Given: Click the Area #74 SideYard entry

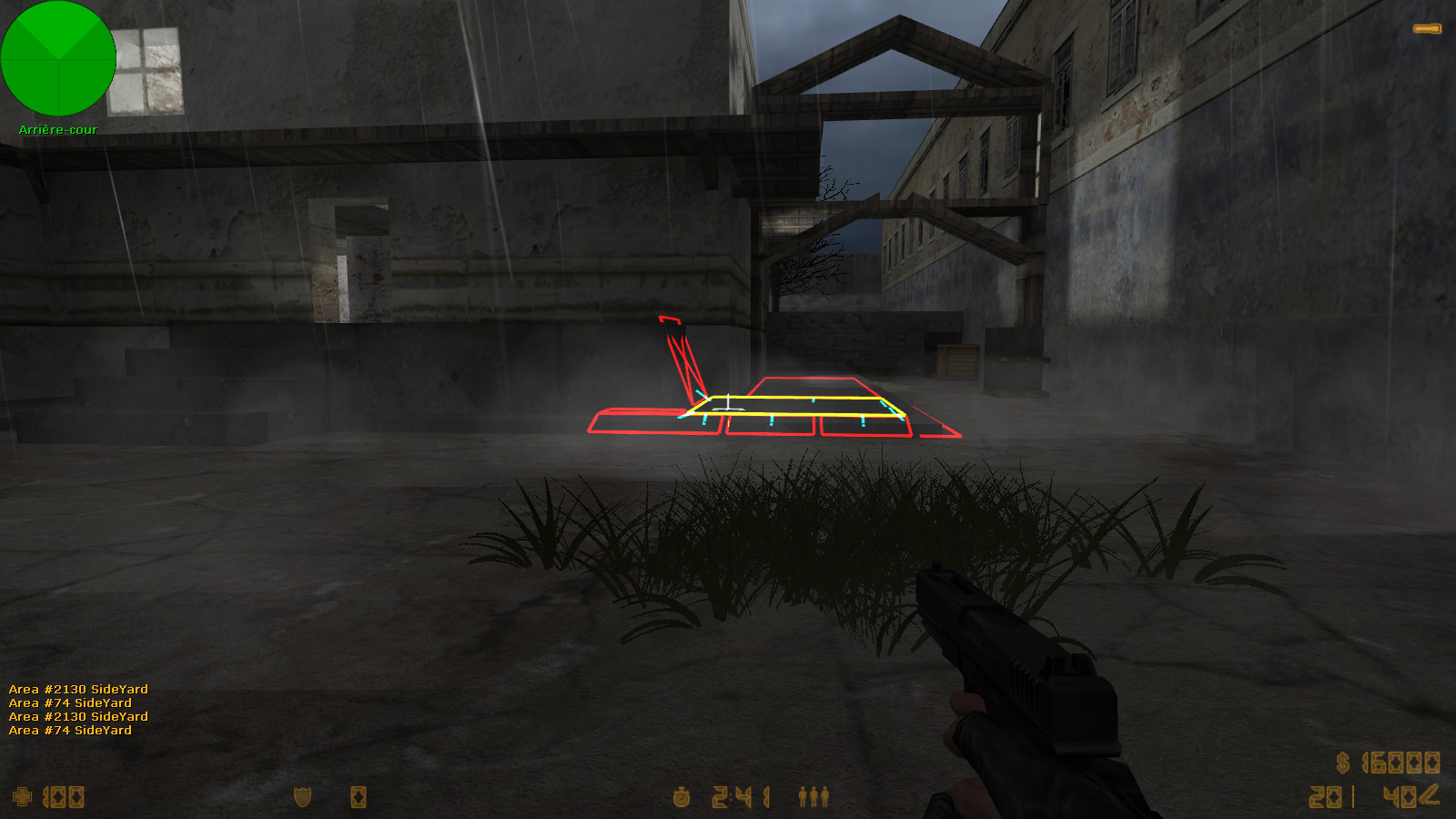Looking at the screenshot, I should coord(70,703).
